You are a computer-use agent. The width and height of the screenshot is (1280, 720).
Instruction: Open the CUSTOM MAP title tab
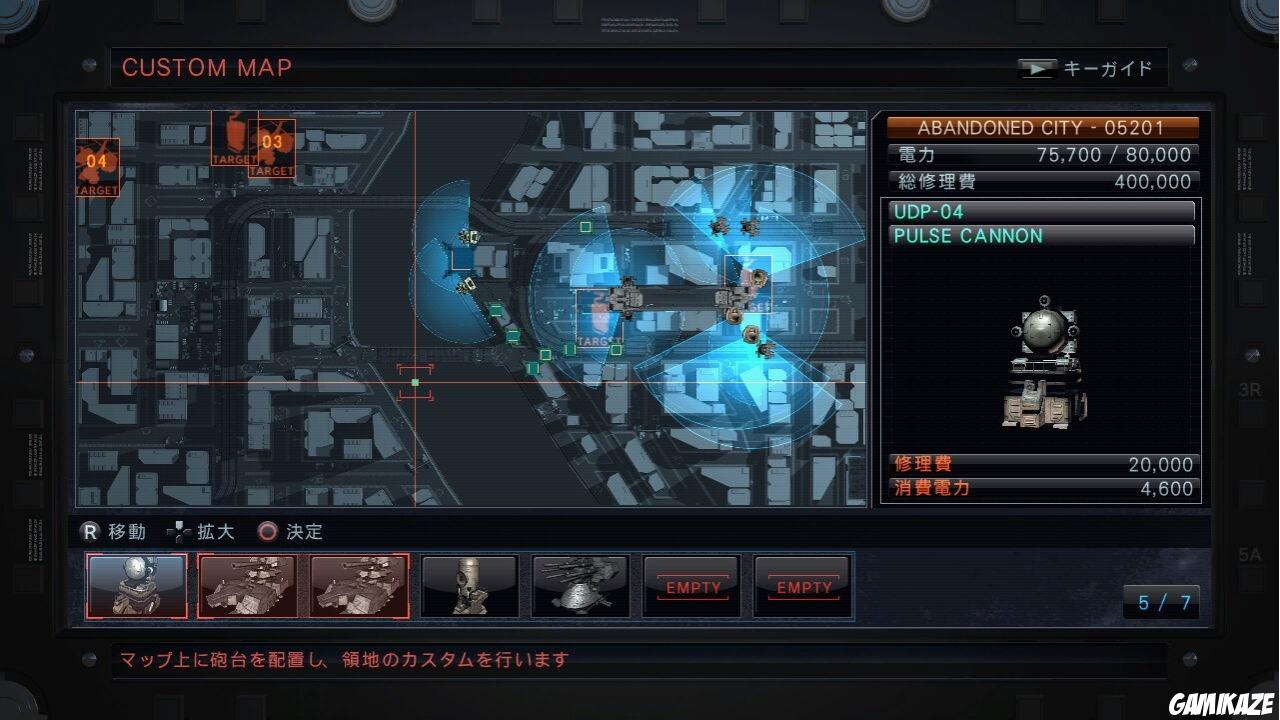click(x=206, y=68)
